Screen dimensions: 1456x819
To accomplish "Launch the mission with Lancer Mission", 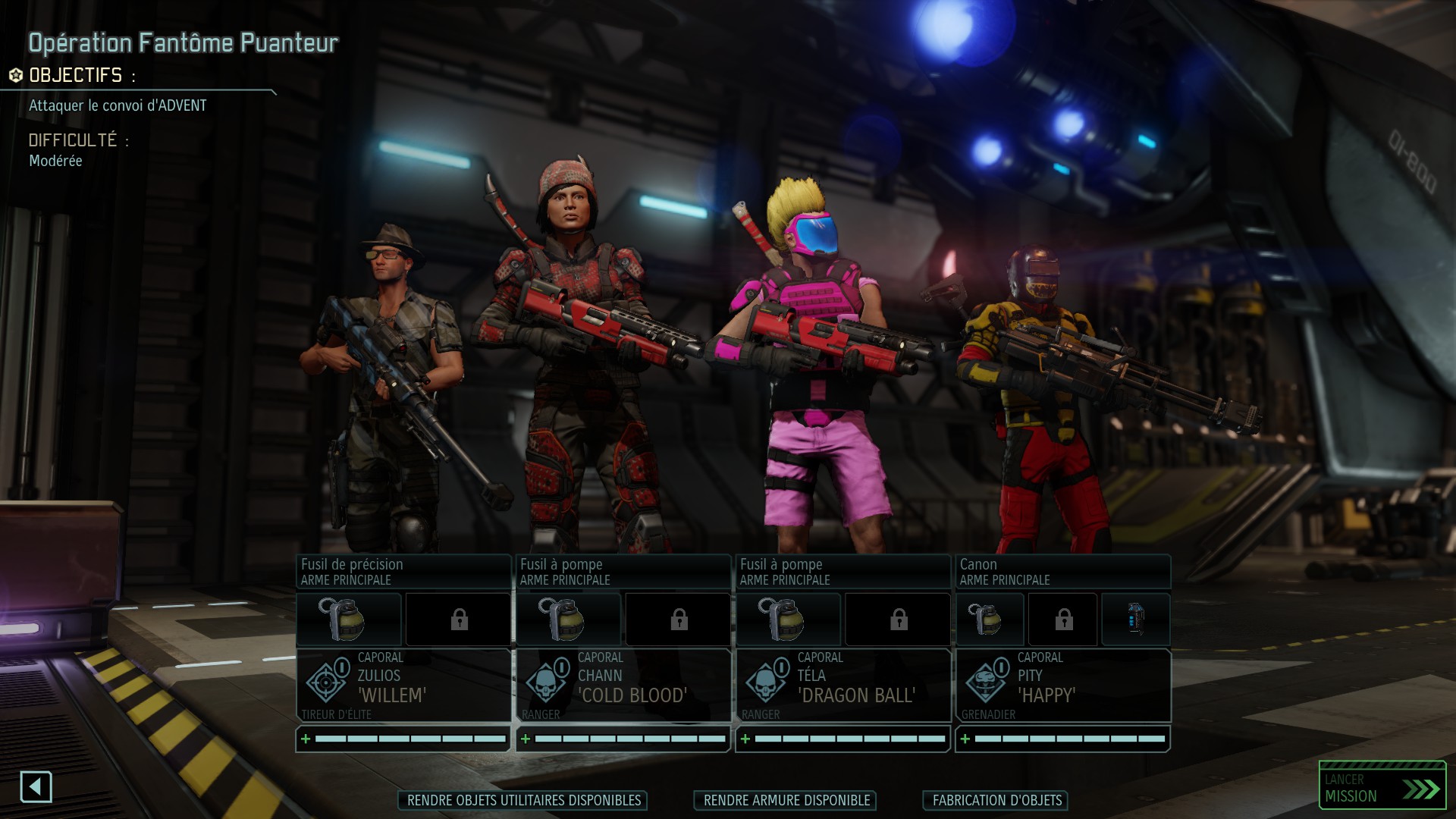I will pos(1382,788).
